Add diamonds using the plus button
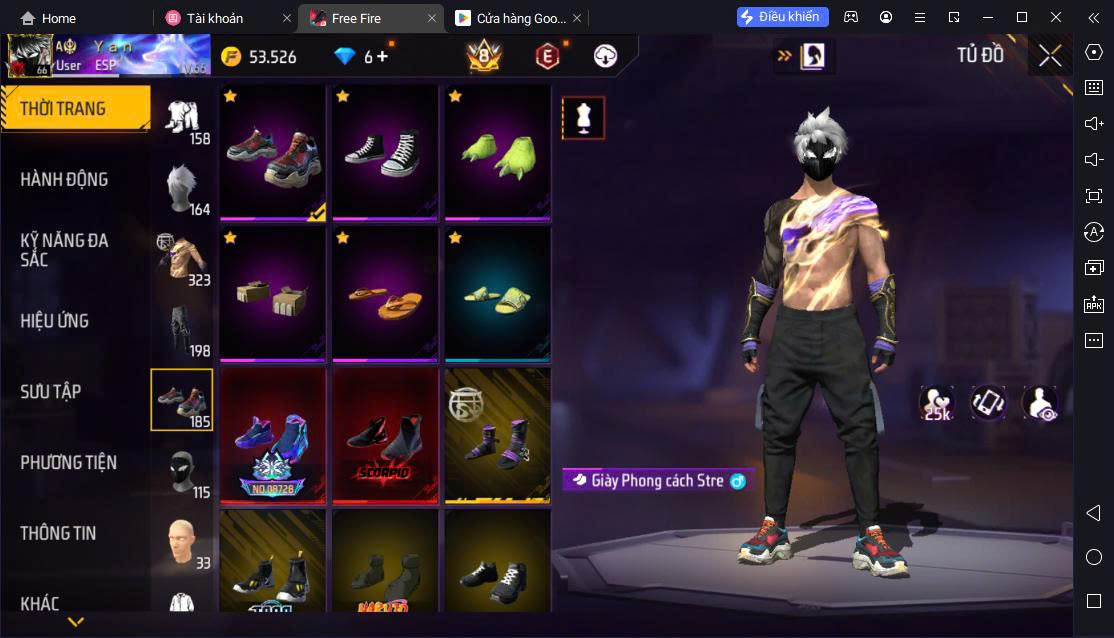Viewport: 1114px width, 638px height. pyautogui.click(x=382, y=56)
